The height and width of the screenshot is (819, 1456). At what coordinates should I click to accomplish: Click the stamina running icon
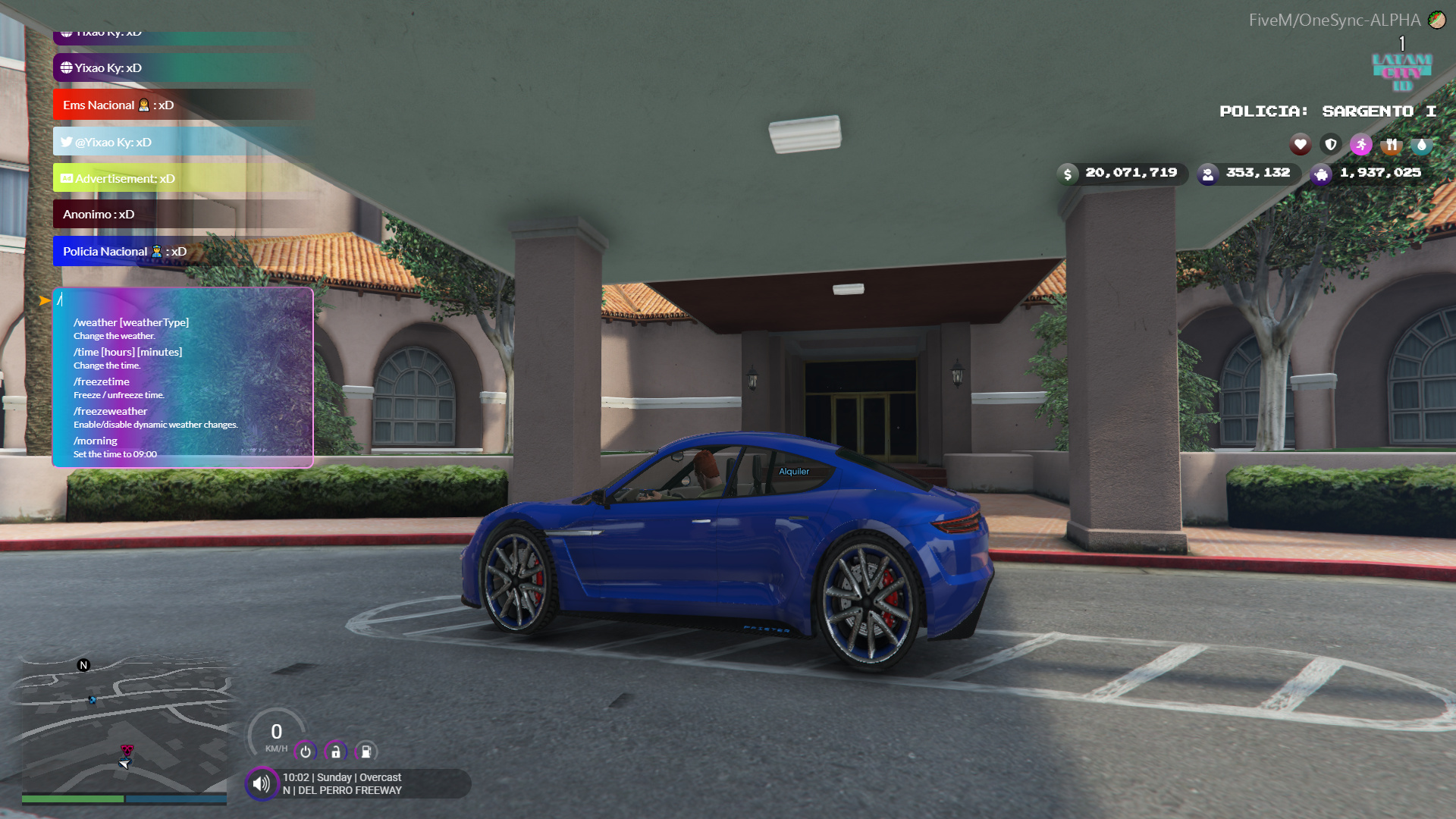(1360, 144)
